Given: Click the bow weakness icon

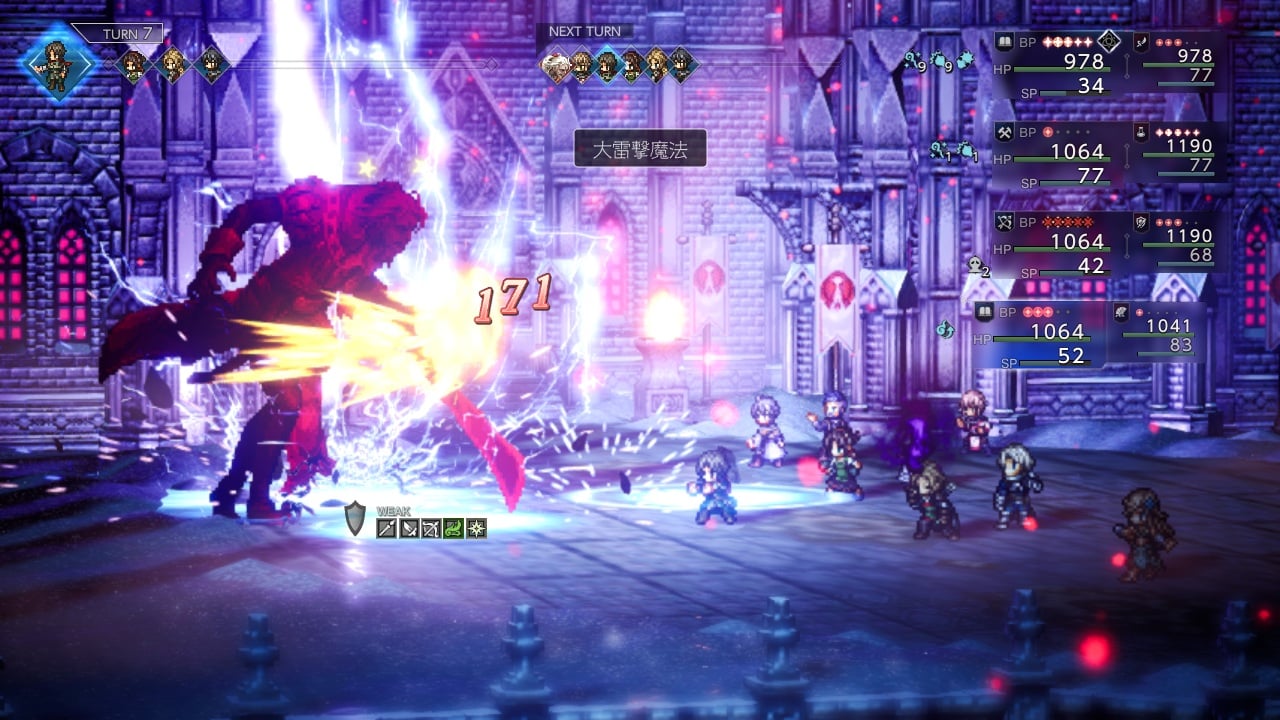Looking at the screenshot, I should pos(431,528).
